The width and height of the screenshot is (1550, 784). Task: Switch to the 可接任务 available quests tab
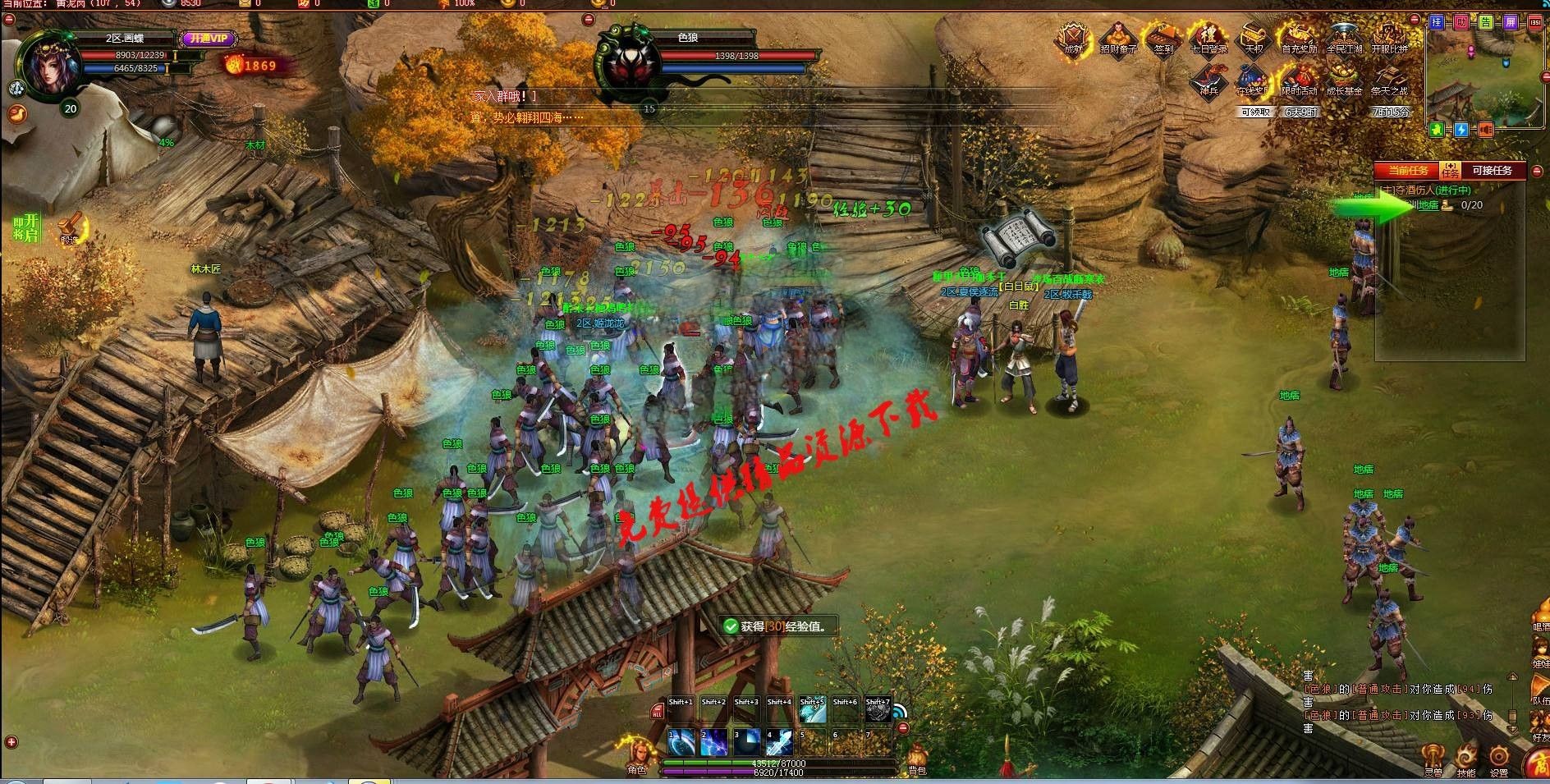[1491, 171]
